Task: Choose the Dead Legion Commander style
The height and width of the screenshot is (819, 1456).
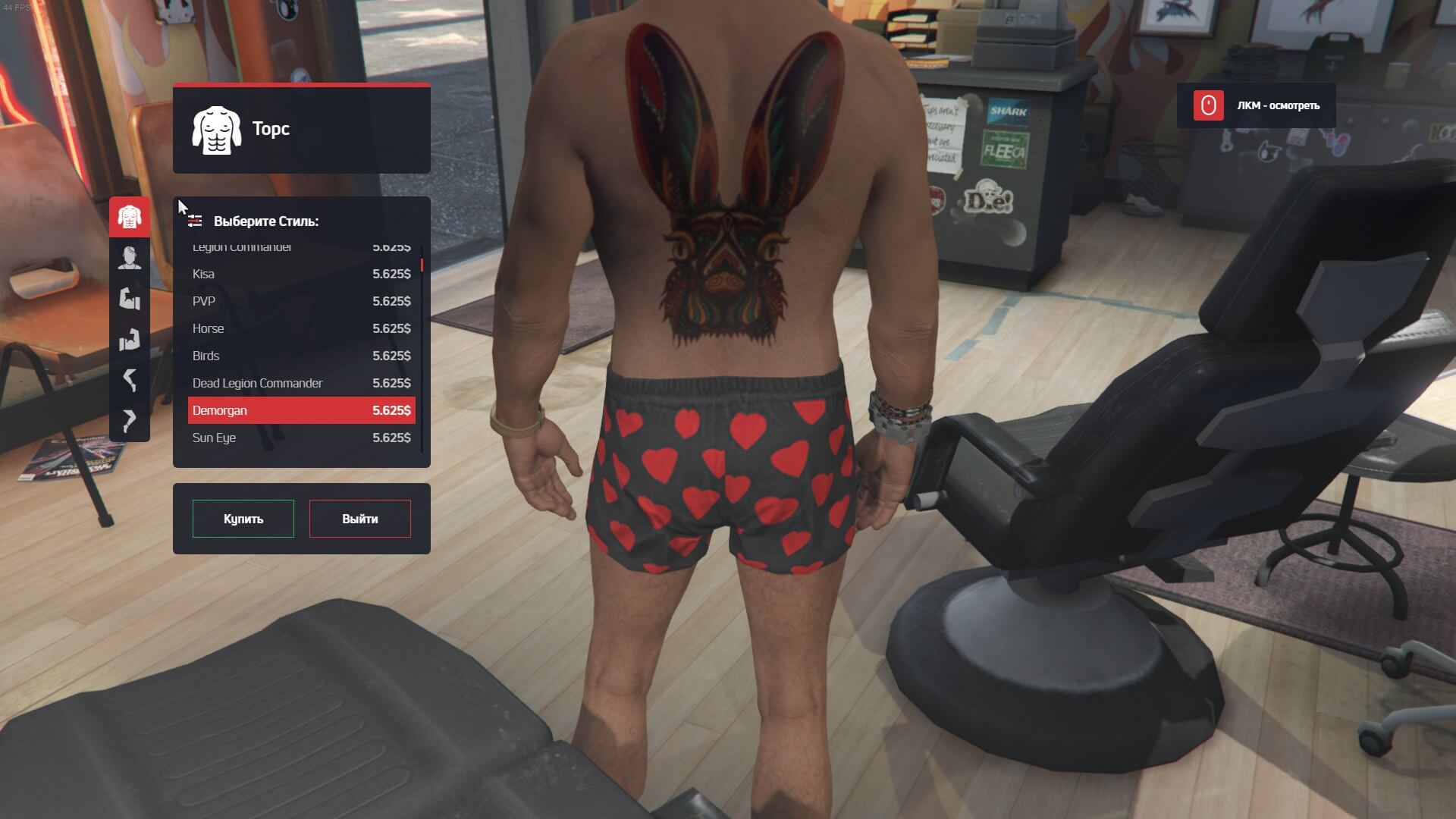Action: 301,383
